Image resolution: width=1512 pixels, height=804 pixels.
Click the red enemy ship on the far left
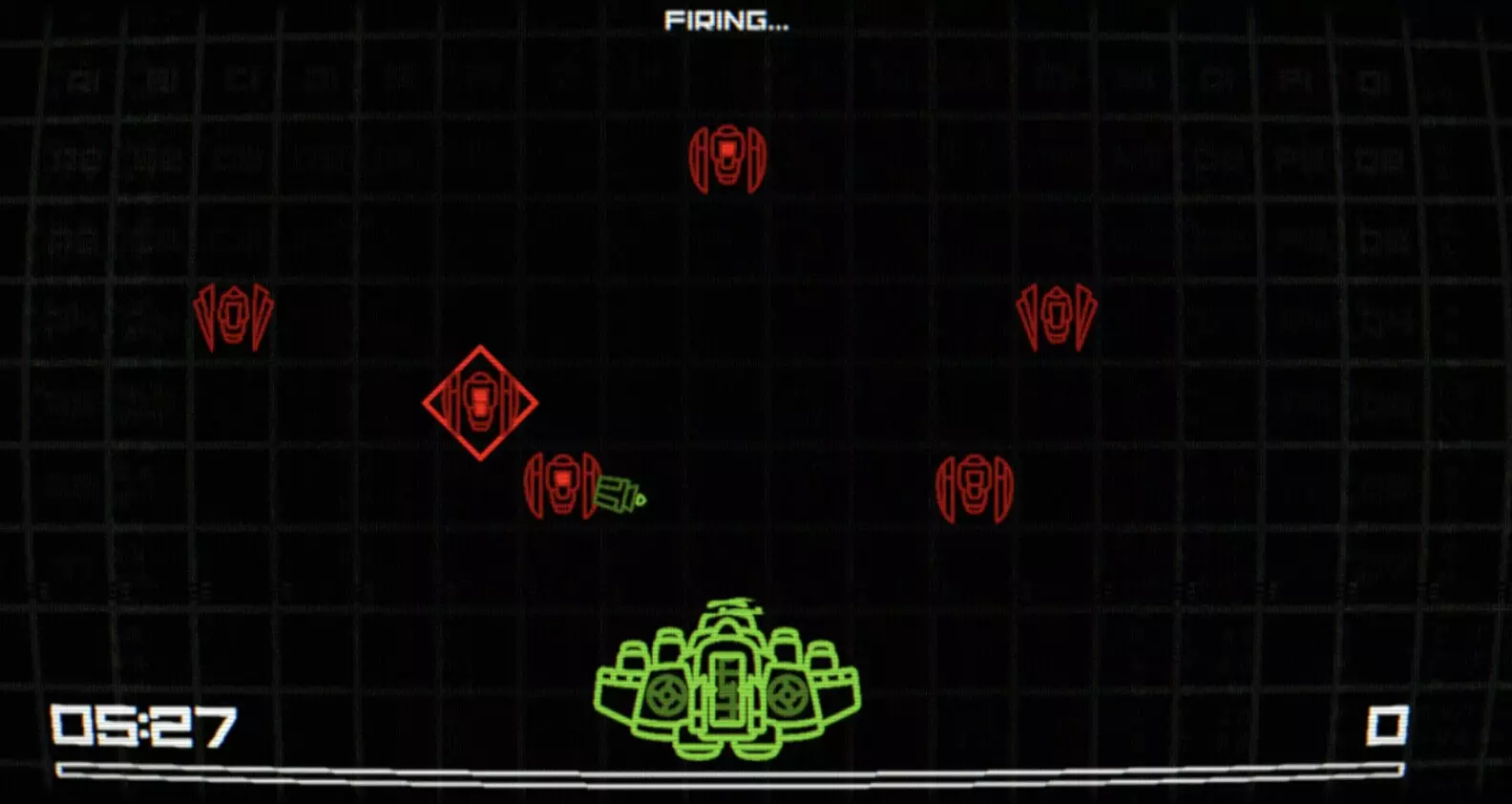coord(232,315)
